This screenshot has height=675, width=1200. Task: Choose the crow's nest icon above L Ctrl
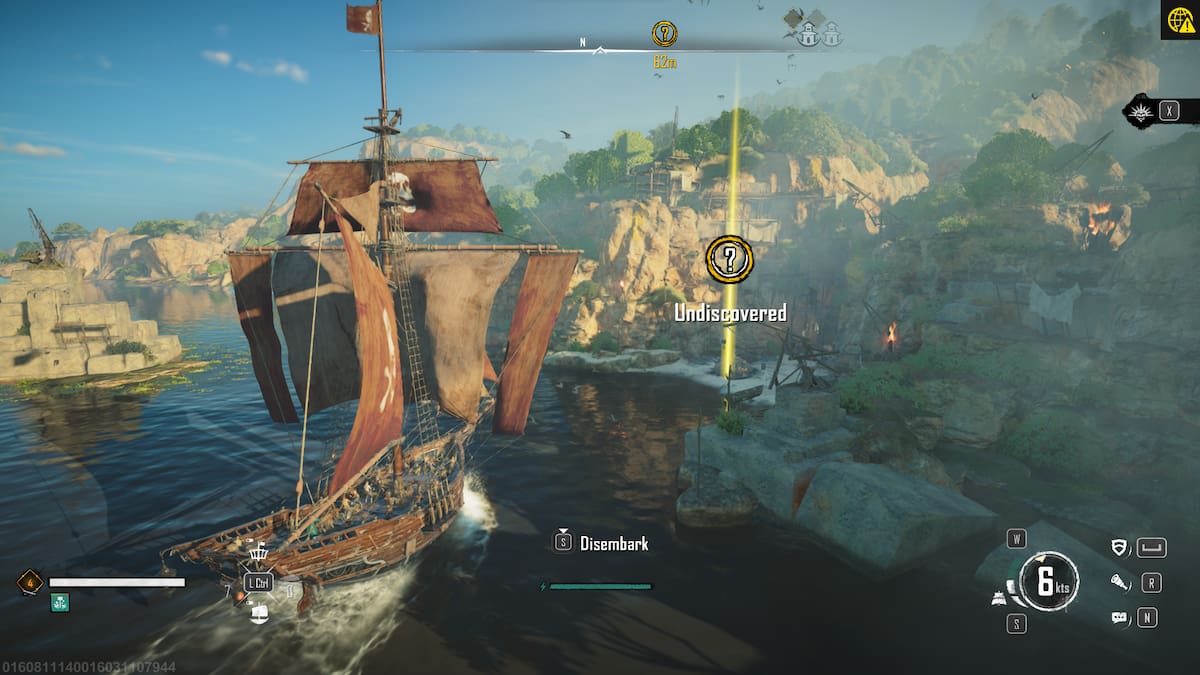click(x=258, y=553)
